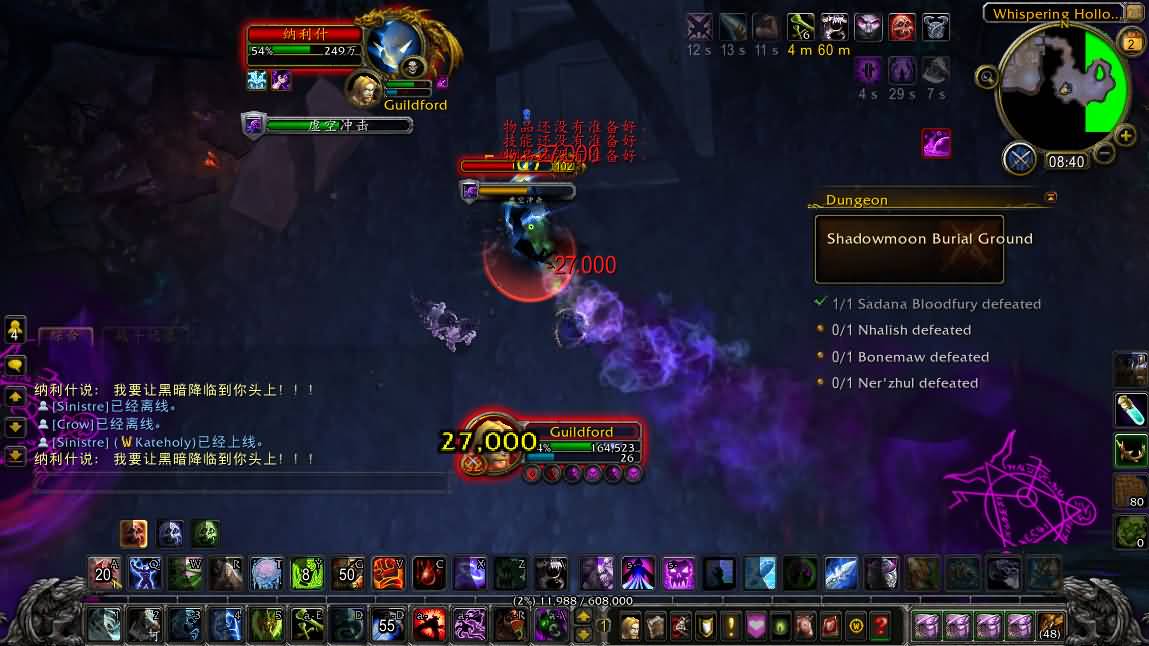Open the yellow exclamation quest log button
The image size is (1149, 646).
732,626
